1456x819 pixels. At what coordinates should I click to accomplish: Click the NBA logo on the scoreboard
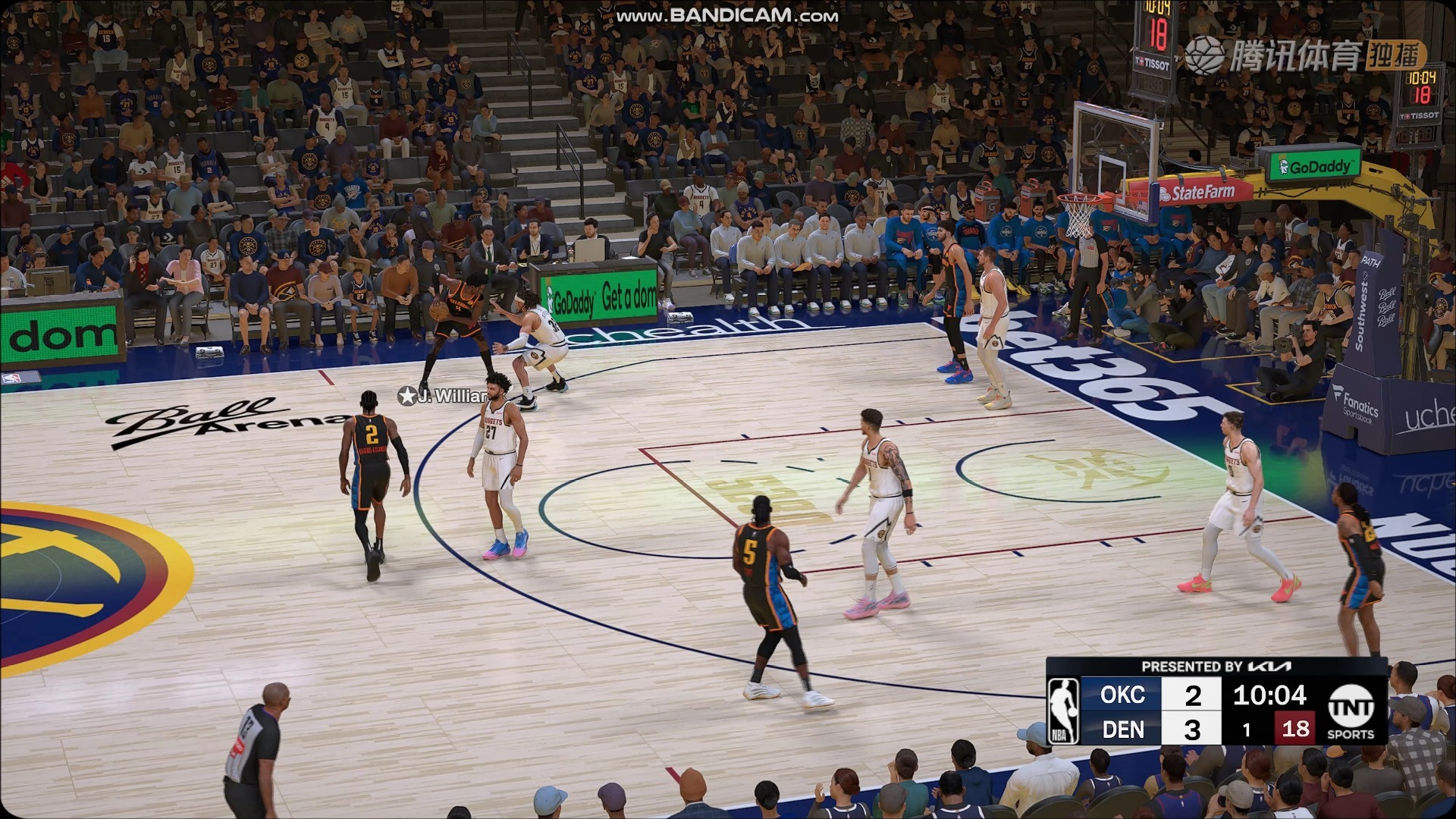pos(1065,712)
